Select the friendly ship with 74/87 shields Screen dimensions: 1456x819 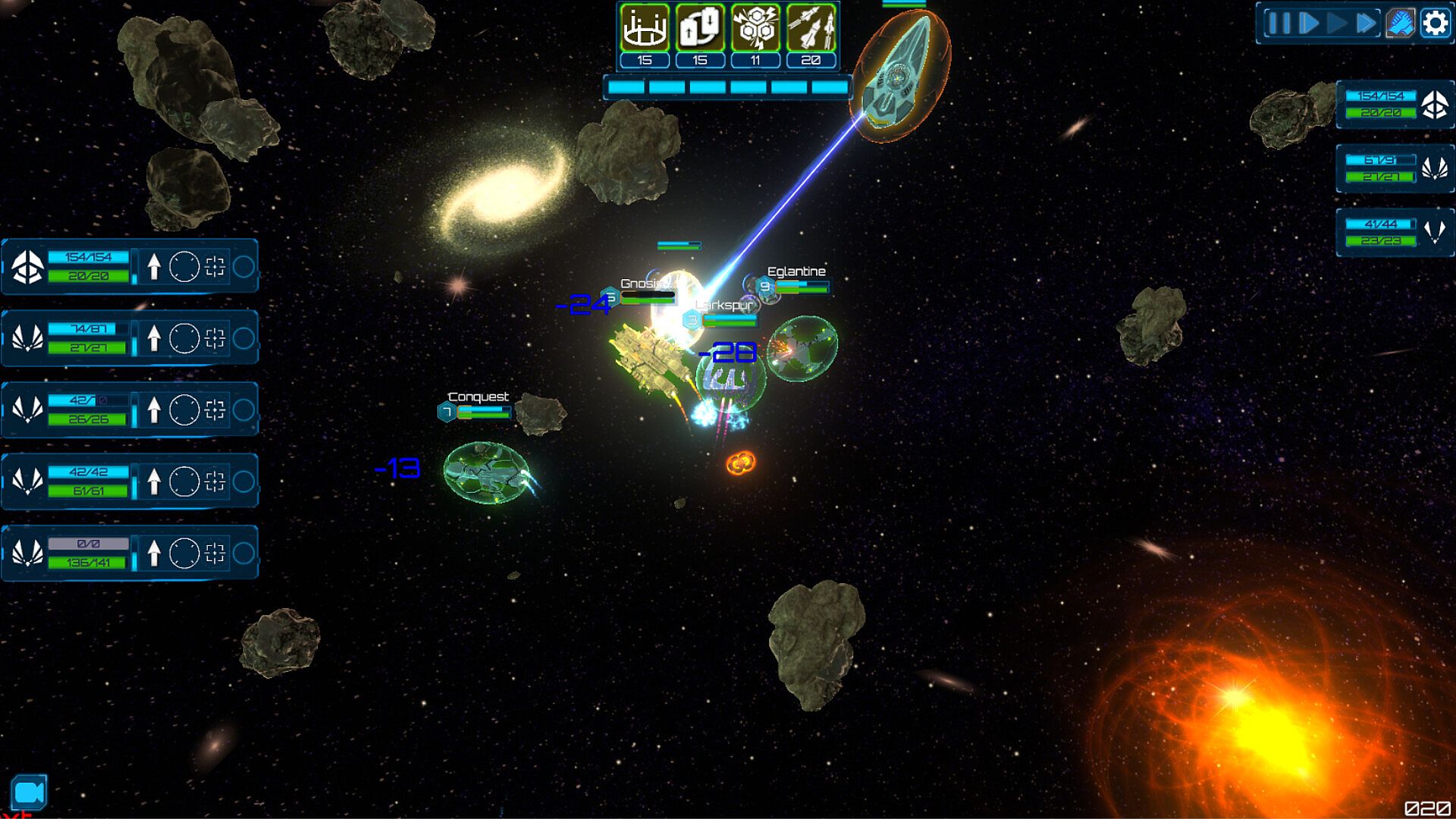pos(28,338)
